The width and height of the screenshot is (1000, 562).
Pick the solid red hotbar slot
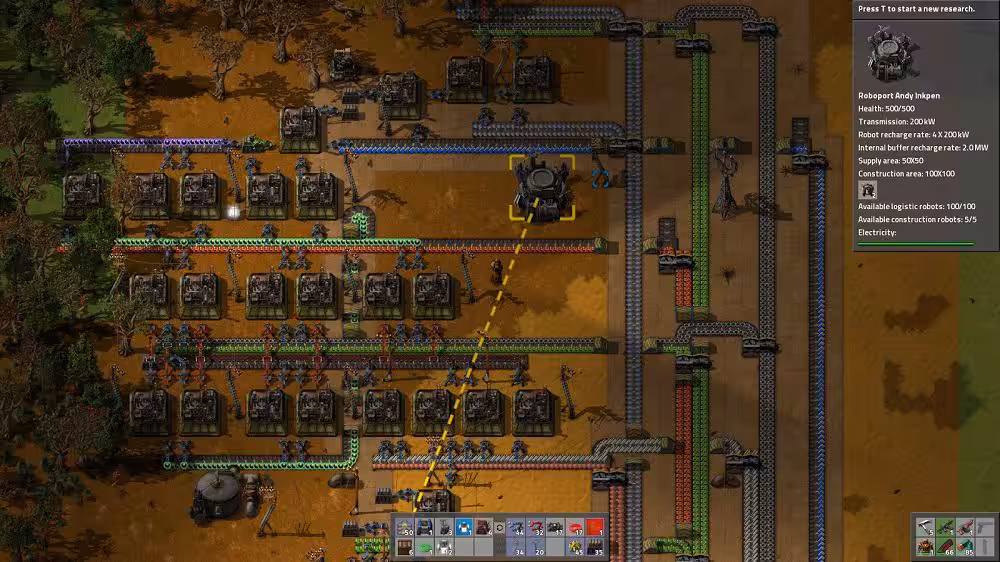point(596,527)
